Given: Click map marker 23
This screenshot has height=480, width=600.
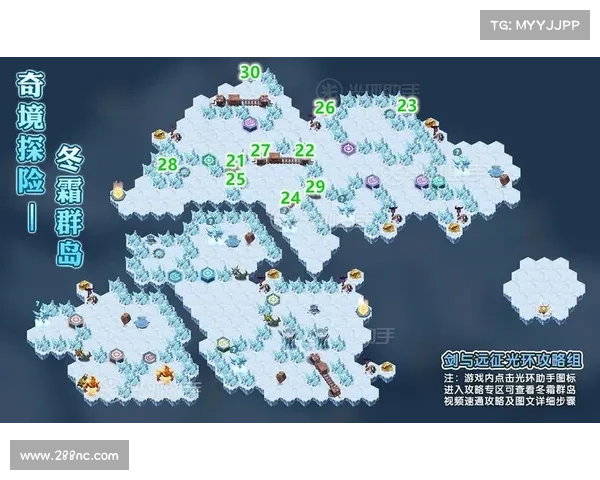Looking at the screenshot, I should [x=407, y=105].
